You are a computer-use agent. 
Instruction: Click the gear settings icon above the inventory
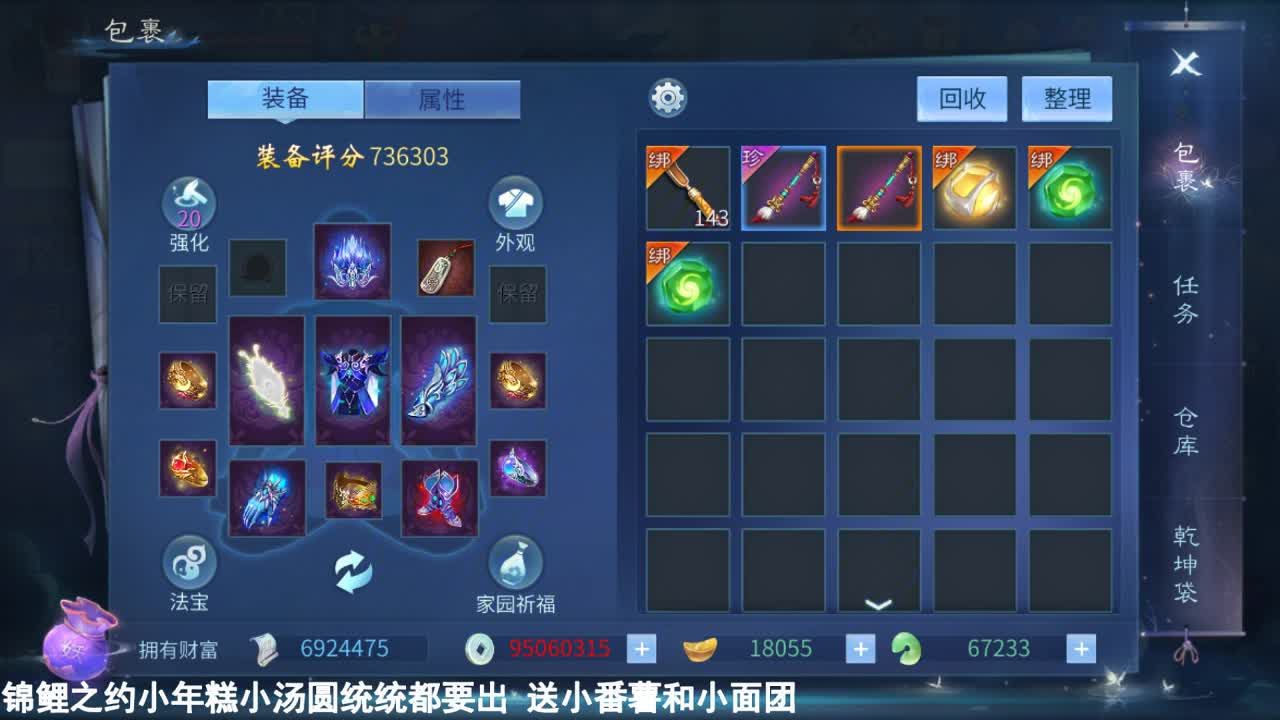666,99
